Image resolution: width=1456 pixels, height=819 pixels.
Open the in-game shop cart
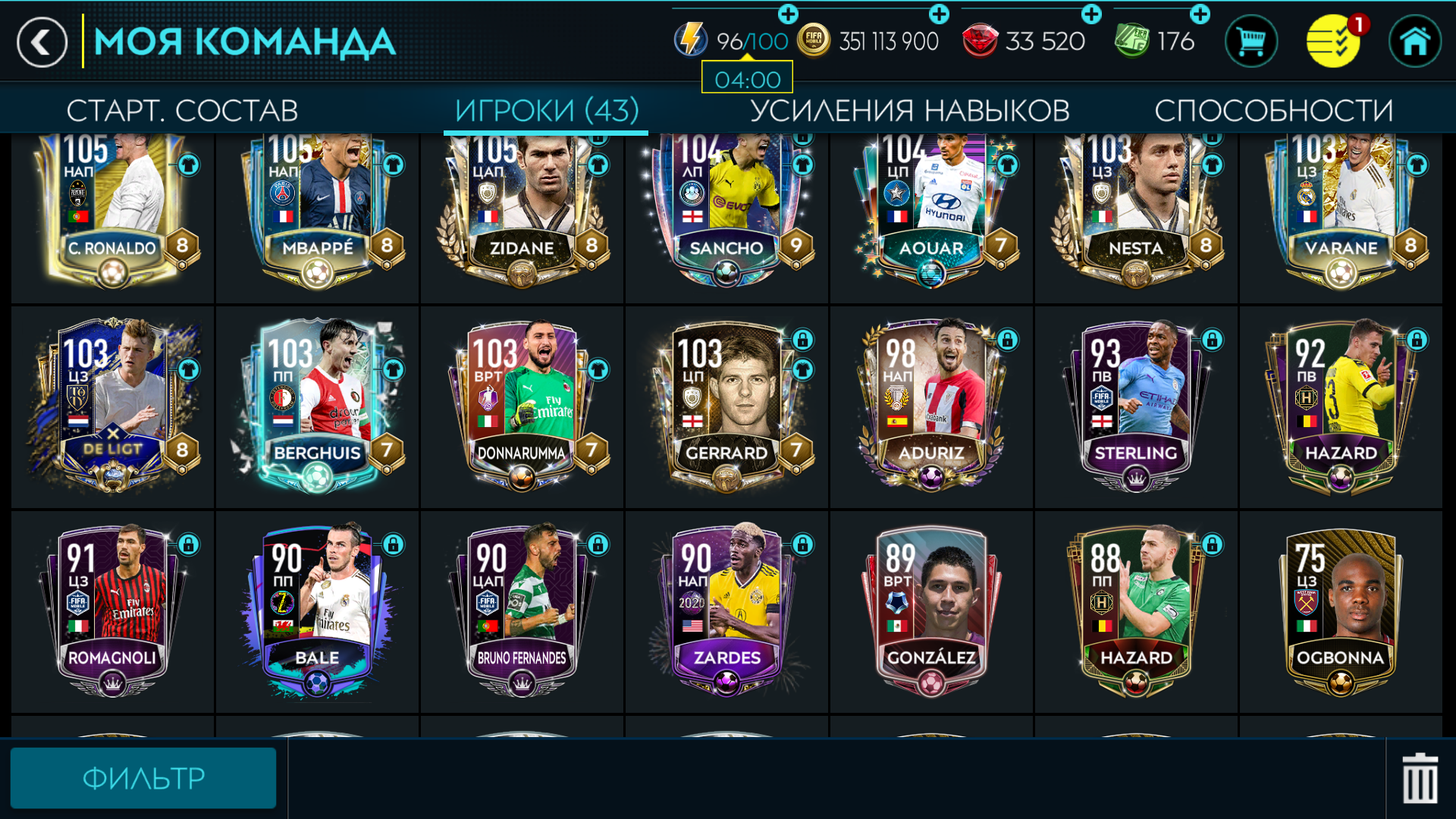pos(1251,42)
